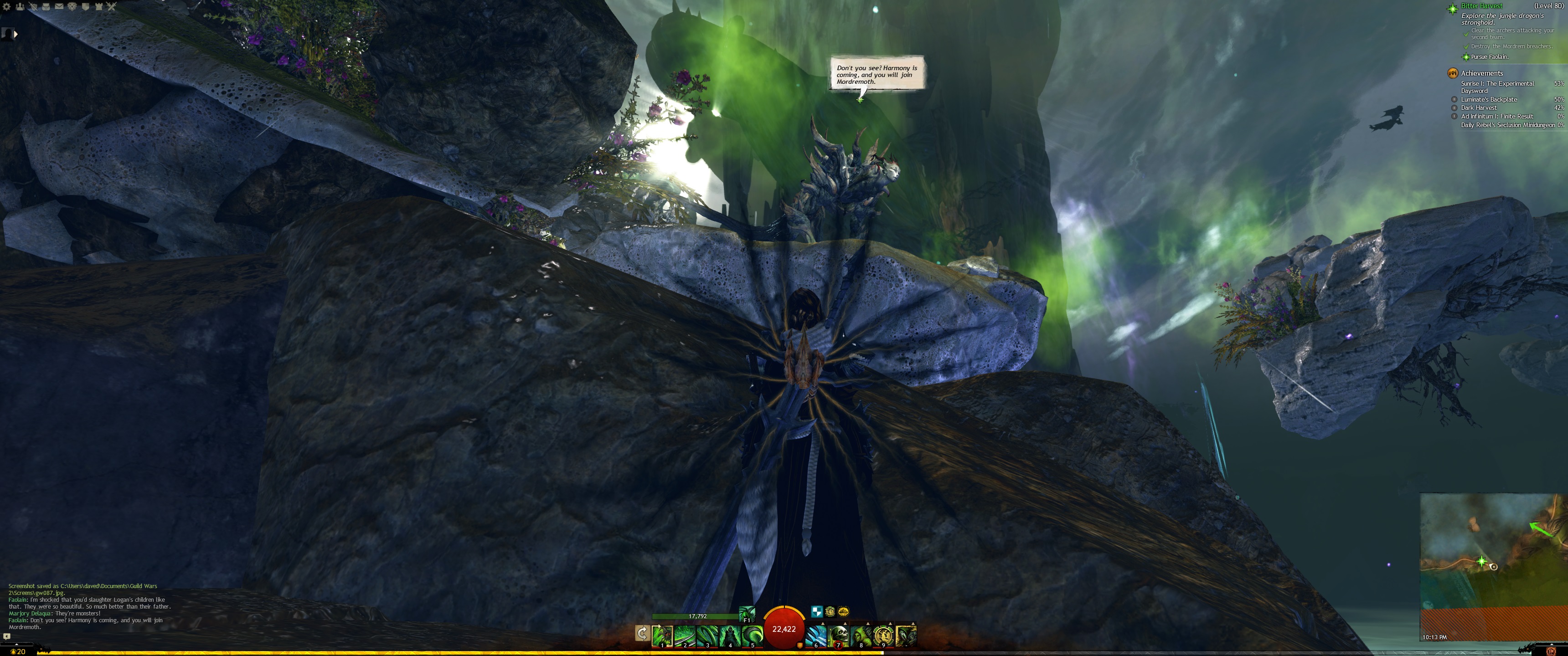The height and width of the screenshot is (656, 1568).
Task: Open the inventory bag icon
Action: (46, 7)
